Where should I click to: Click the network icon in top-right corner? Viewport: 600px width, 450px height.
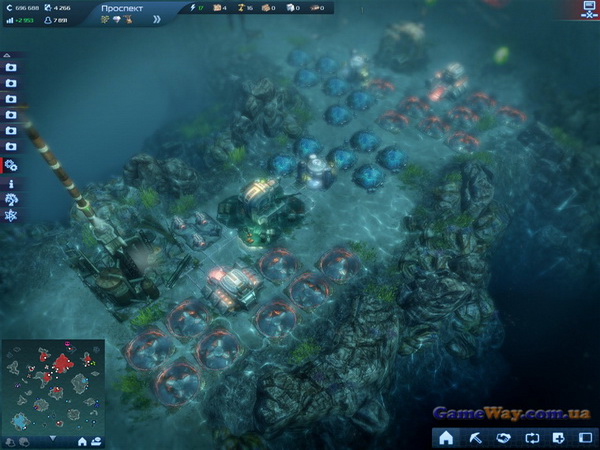[588, 8]
